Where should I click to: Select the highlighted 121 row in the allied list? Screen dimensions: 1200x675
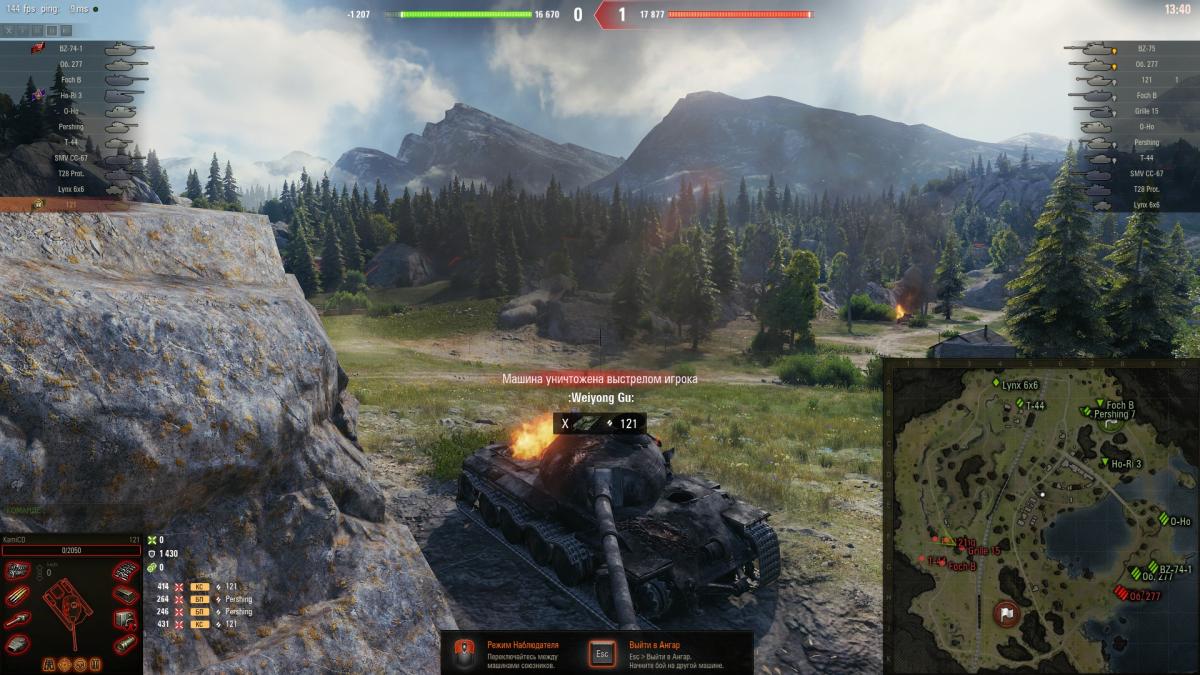click(72, 204)
